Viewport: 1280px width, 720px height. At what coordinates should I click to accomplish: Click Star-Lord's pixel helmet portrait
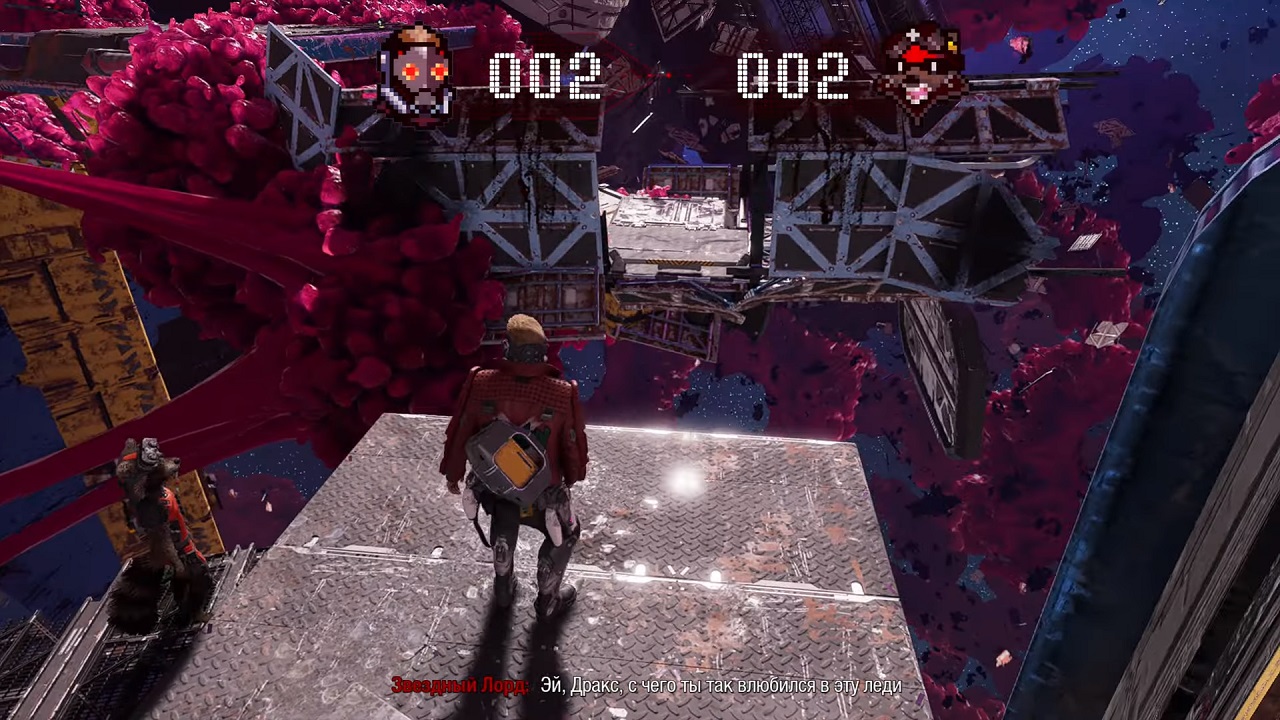pos(416,73)
